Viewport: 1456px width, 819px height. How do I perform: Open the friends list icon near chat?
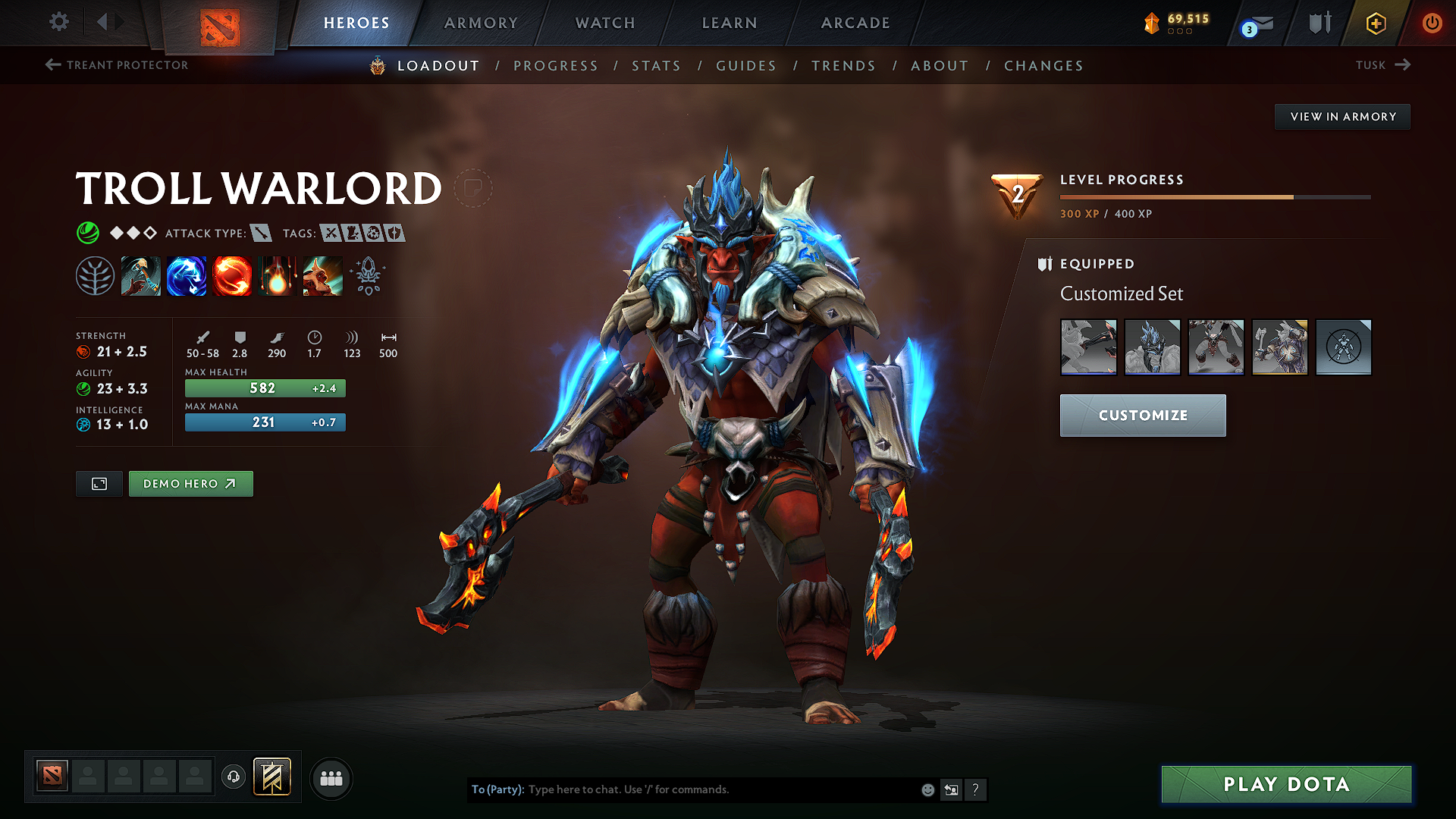click(331, 778)
